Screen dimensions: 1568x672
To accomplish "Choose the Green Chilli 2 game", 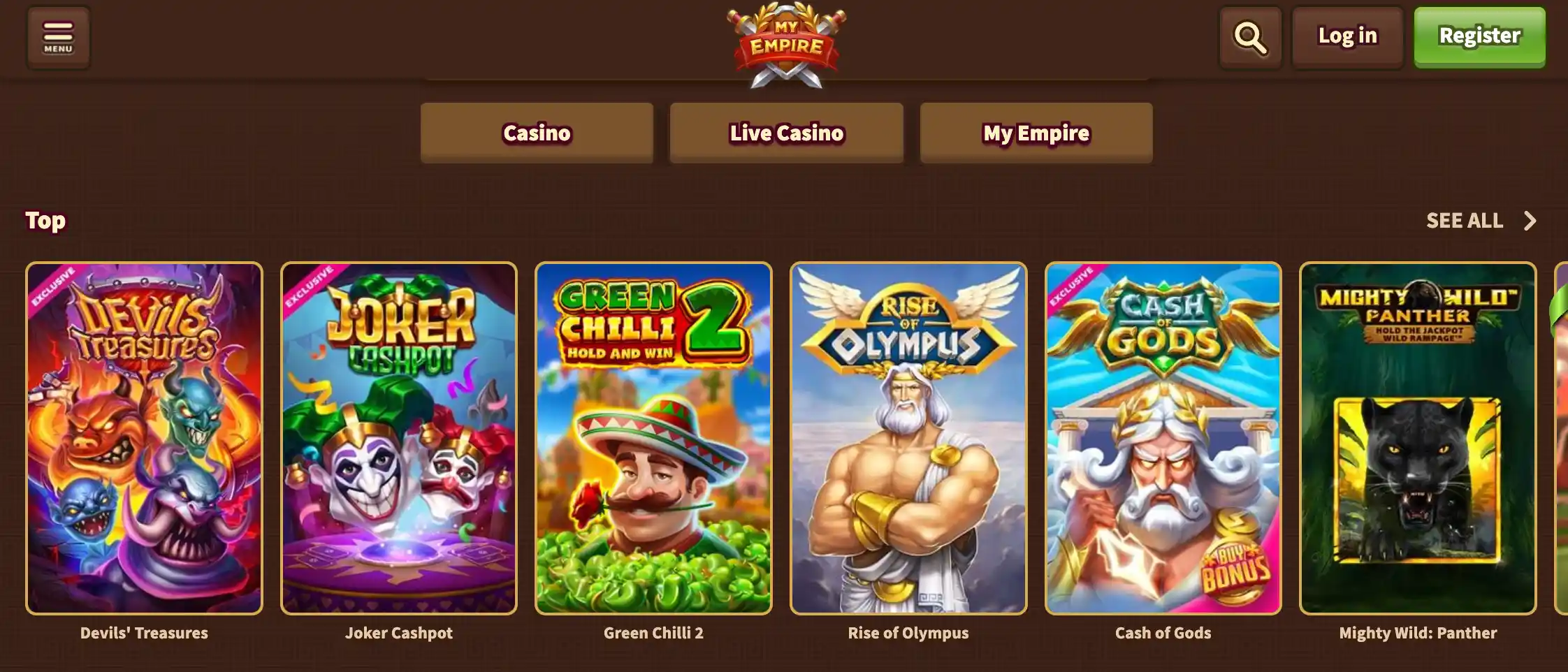I will pos(653,438).
